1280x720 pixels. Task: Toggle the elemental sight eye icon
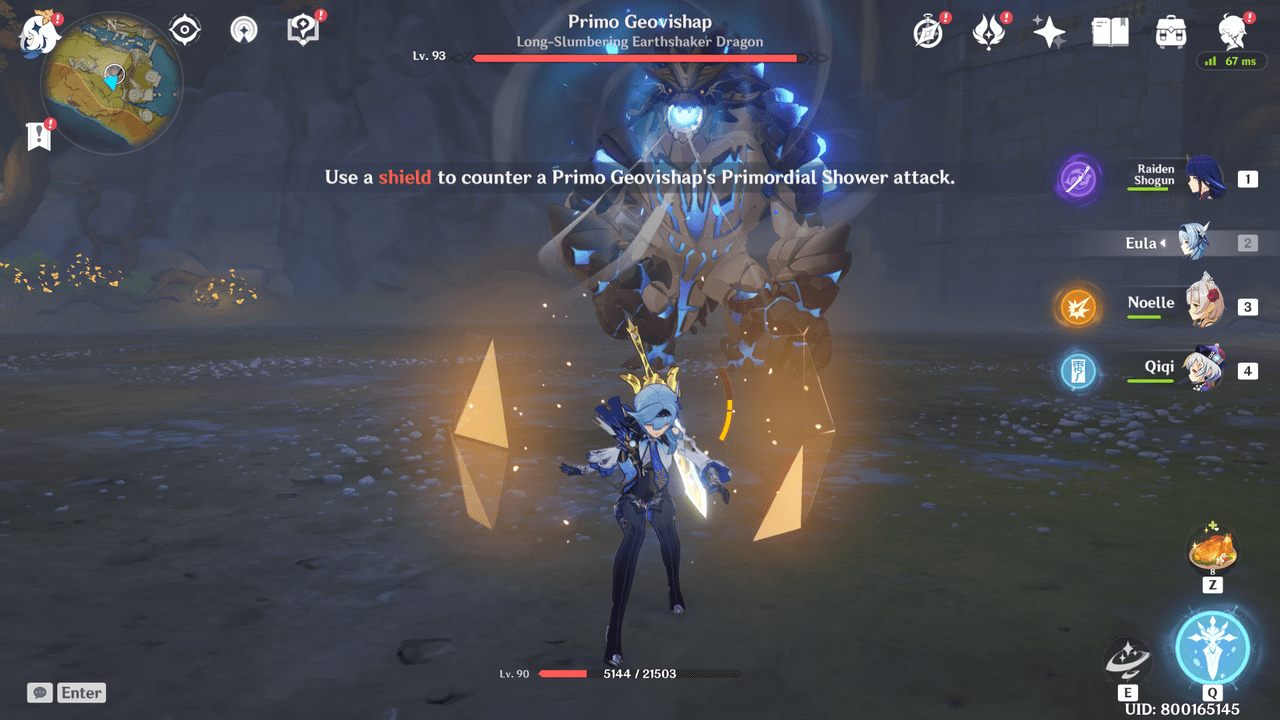(185, 31)
